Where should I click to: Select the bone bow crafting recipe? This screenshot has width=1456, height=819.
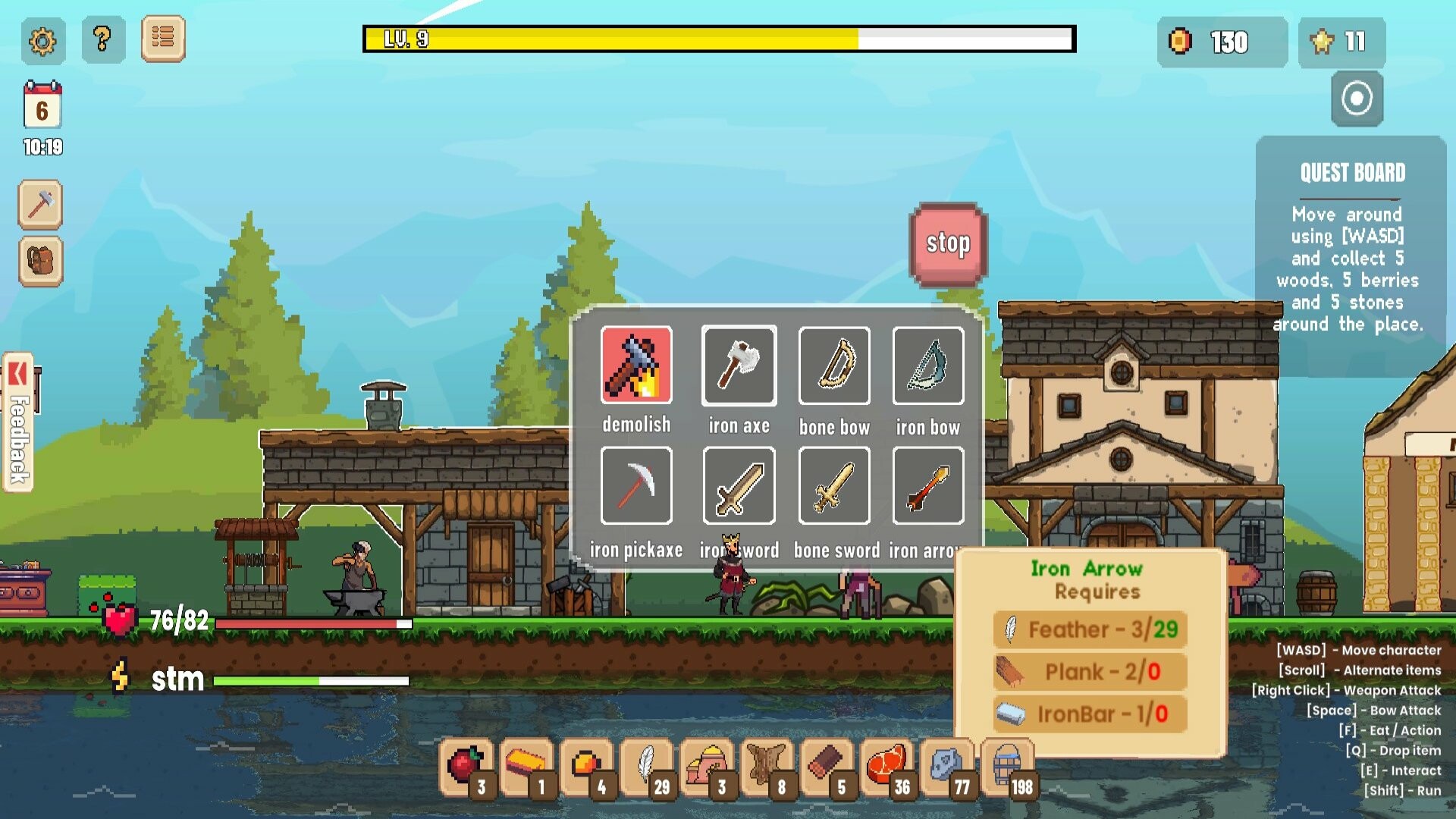(x=833, y=366)
